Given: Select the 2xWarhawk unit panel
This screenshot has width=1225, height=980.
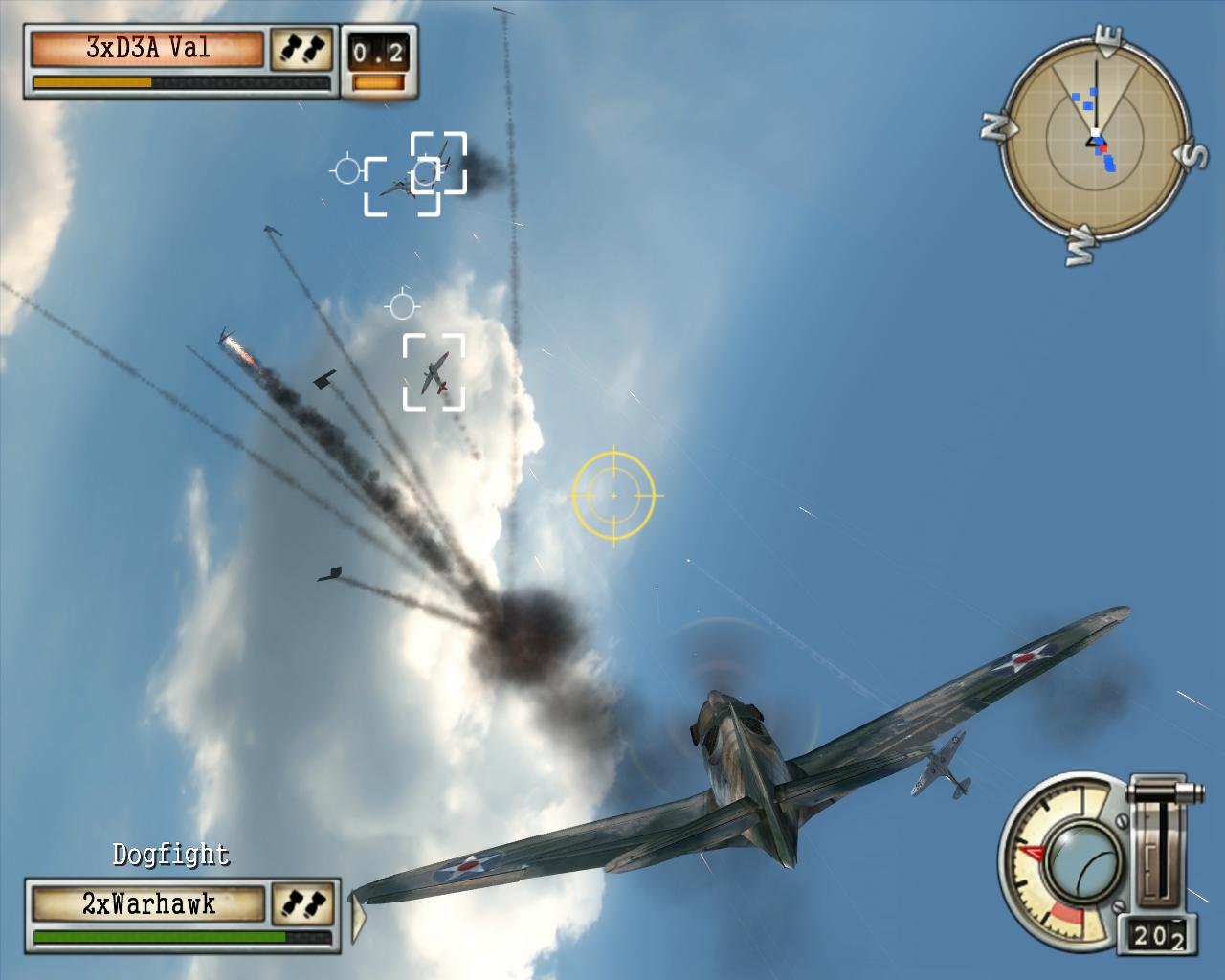Looking at the screenshot, I should pos(148,904).
